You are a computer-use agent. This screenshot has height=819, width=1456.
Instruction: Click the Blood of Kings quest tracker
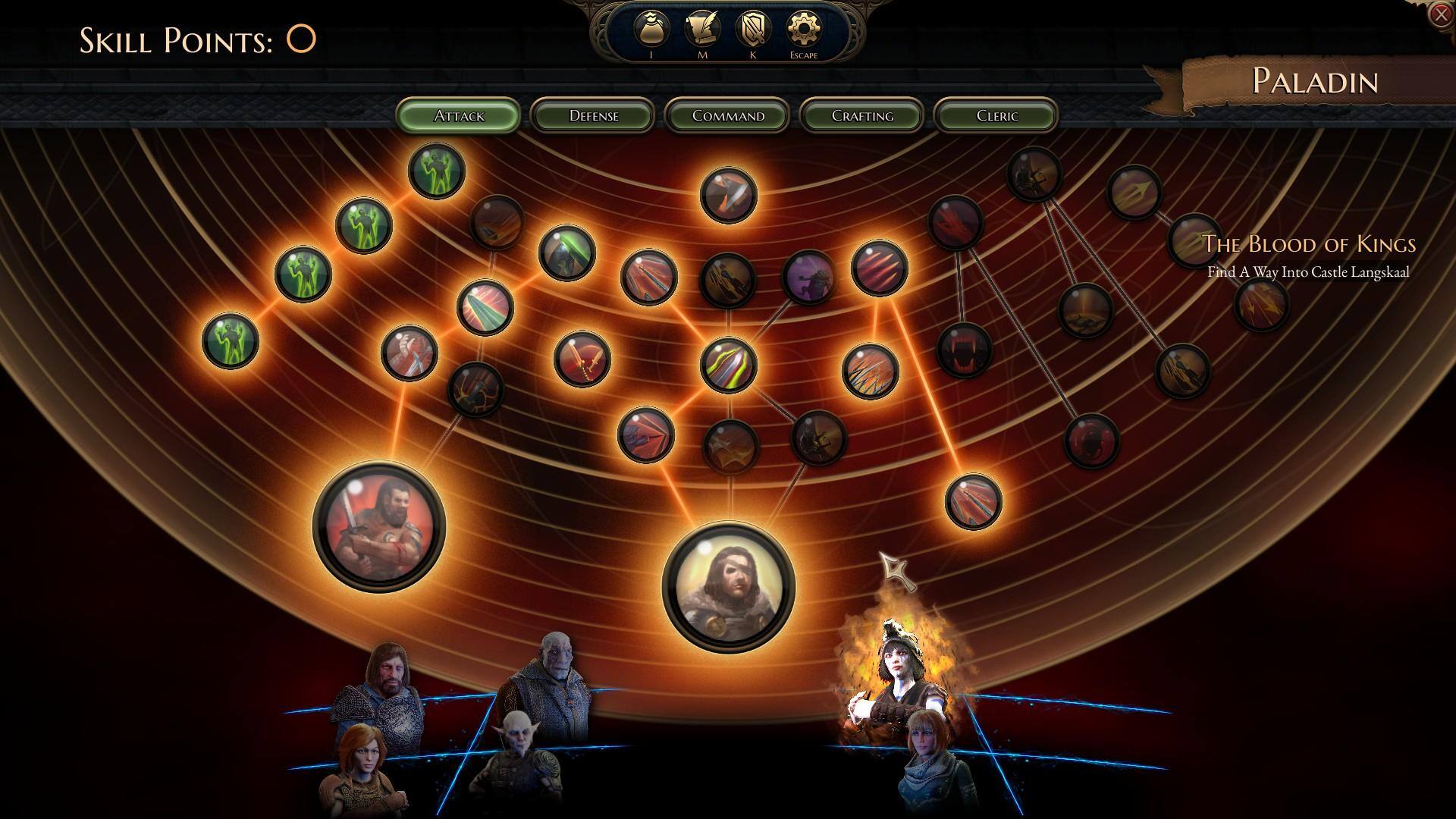[x=1309, y=256]
